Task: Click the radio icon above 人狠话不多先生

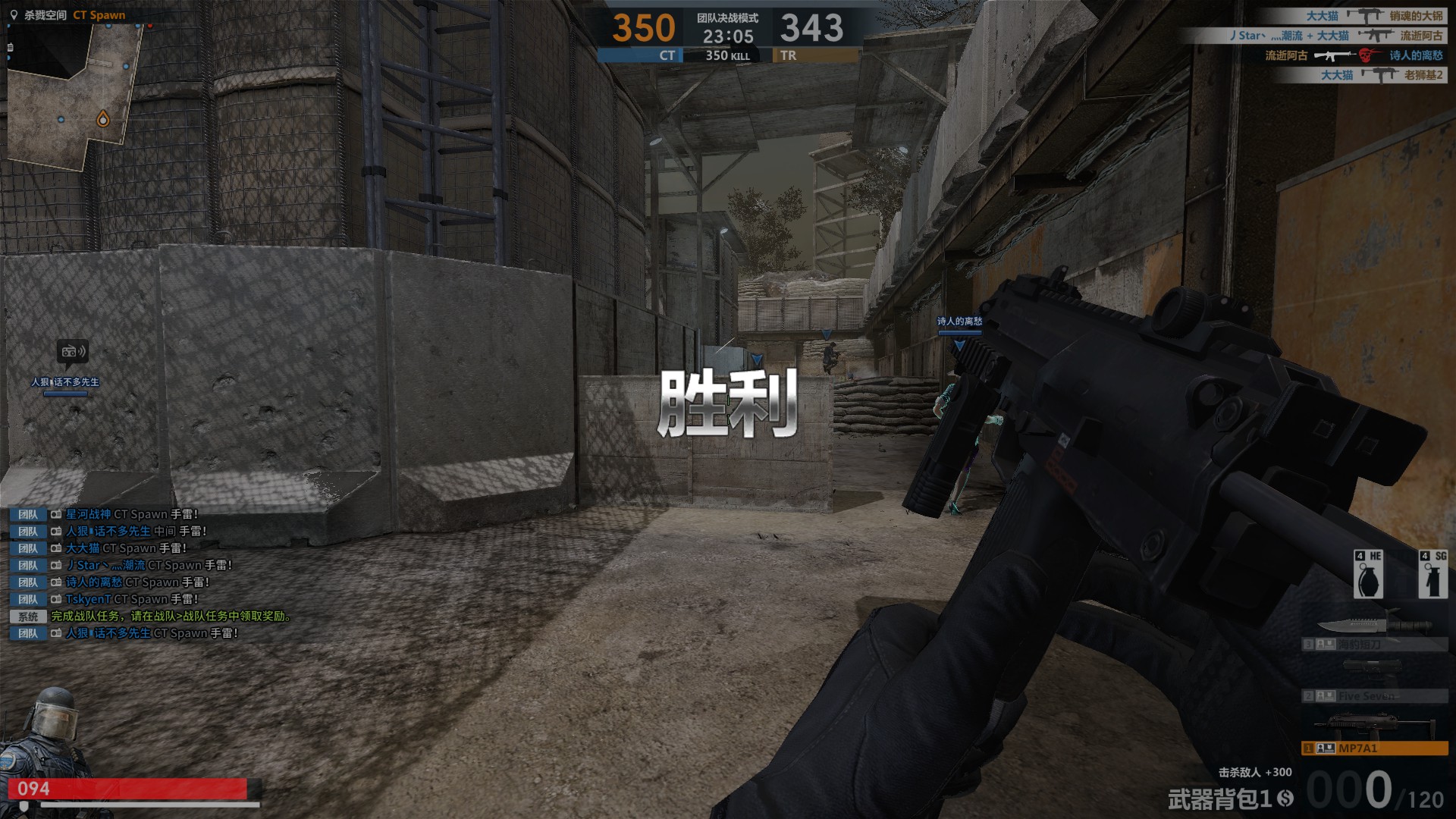Action: pos(73,351)
